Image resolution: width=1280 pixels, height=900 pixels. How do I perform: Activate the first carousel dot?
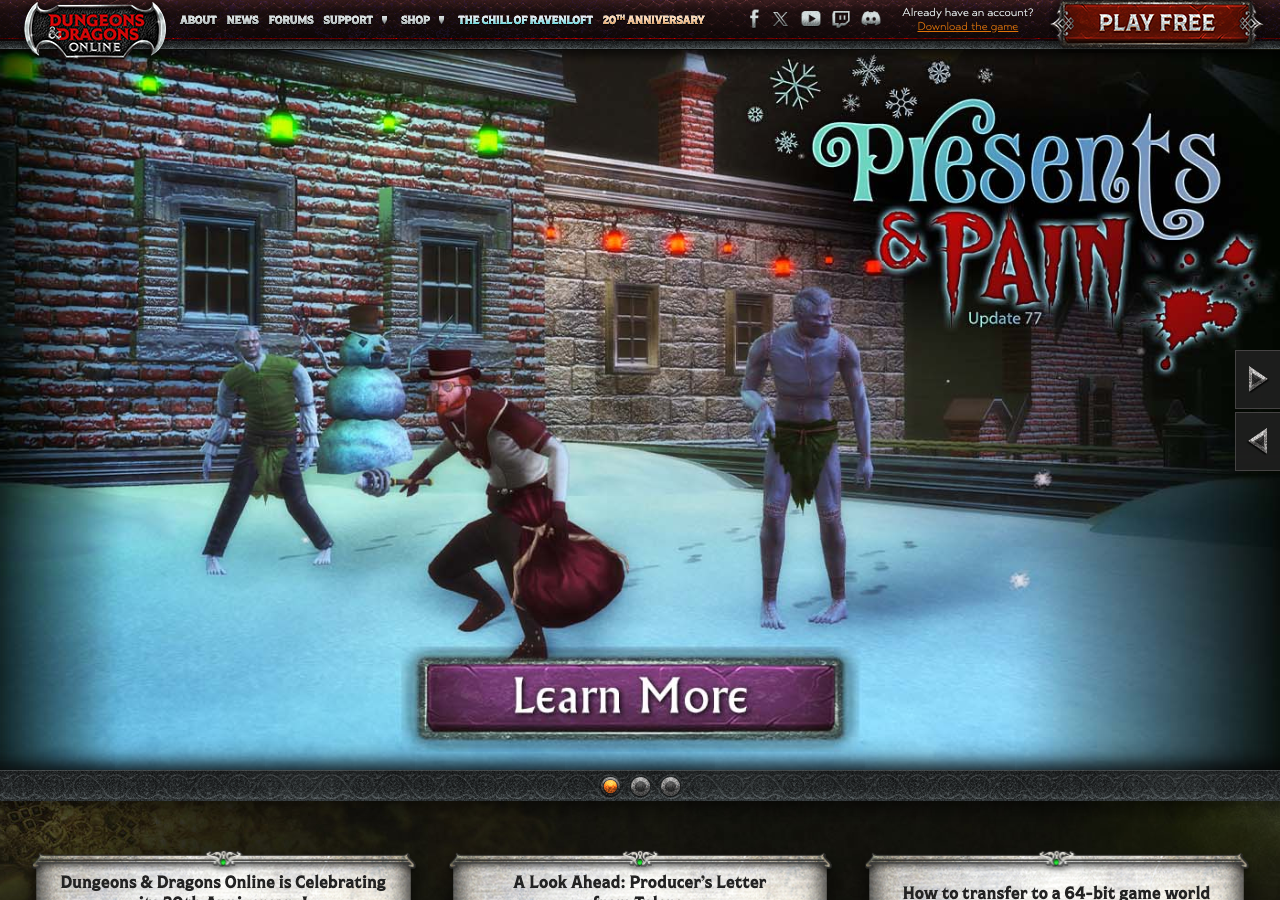(x=609, y=786)
